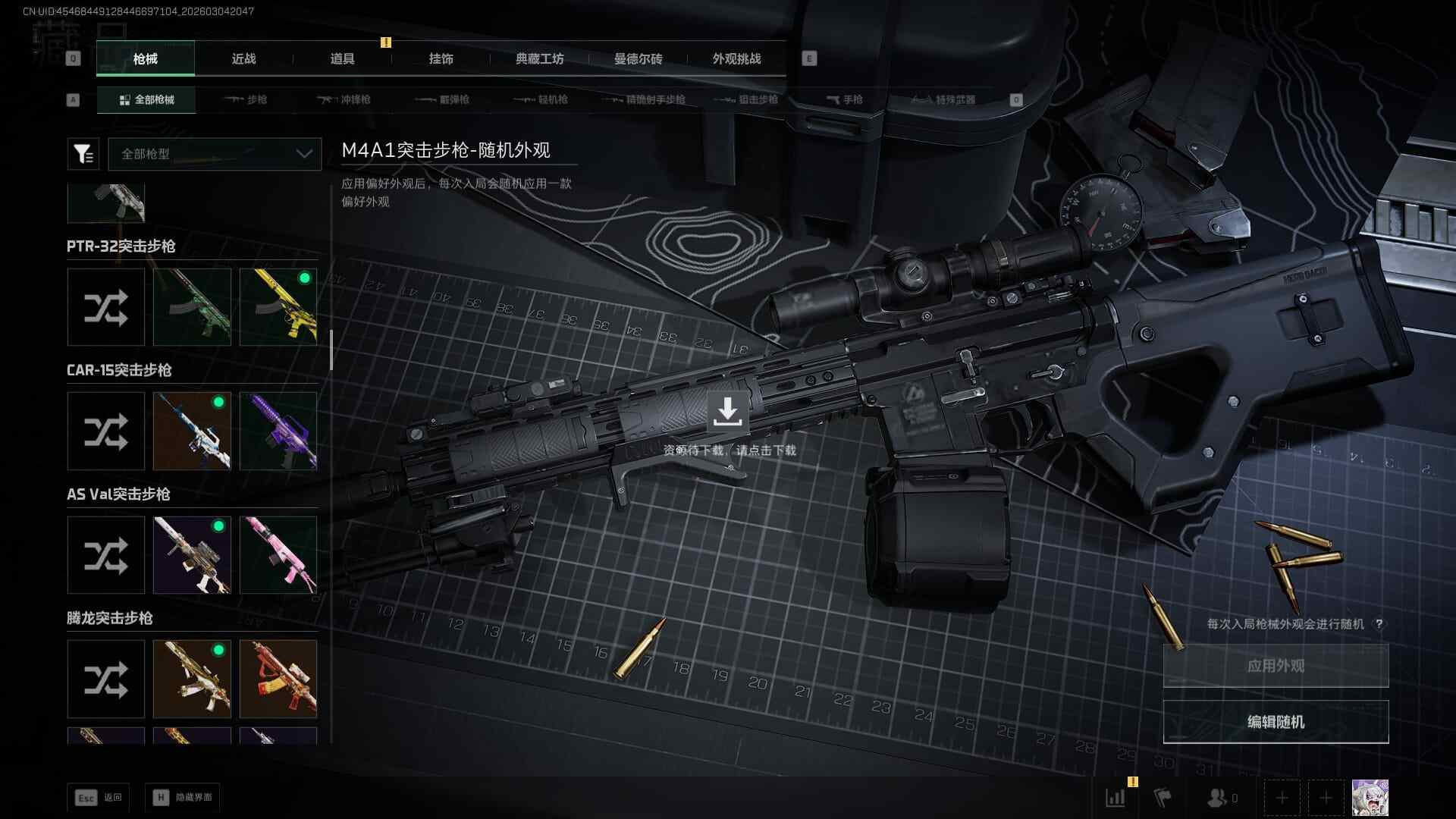Image resolution: width=1456 pixels, height=819 pixels.
Task: Filter weapons by 冲锋枪 submachine guns
Action: point(345,99)
